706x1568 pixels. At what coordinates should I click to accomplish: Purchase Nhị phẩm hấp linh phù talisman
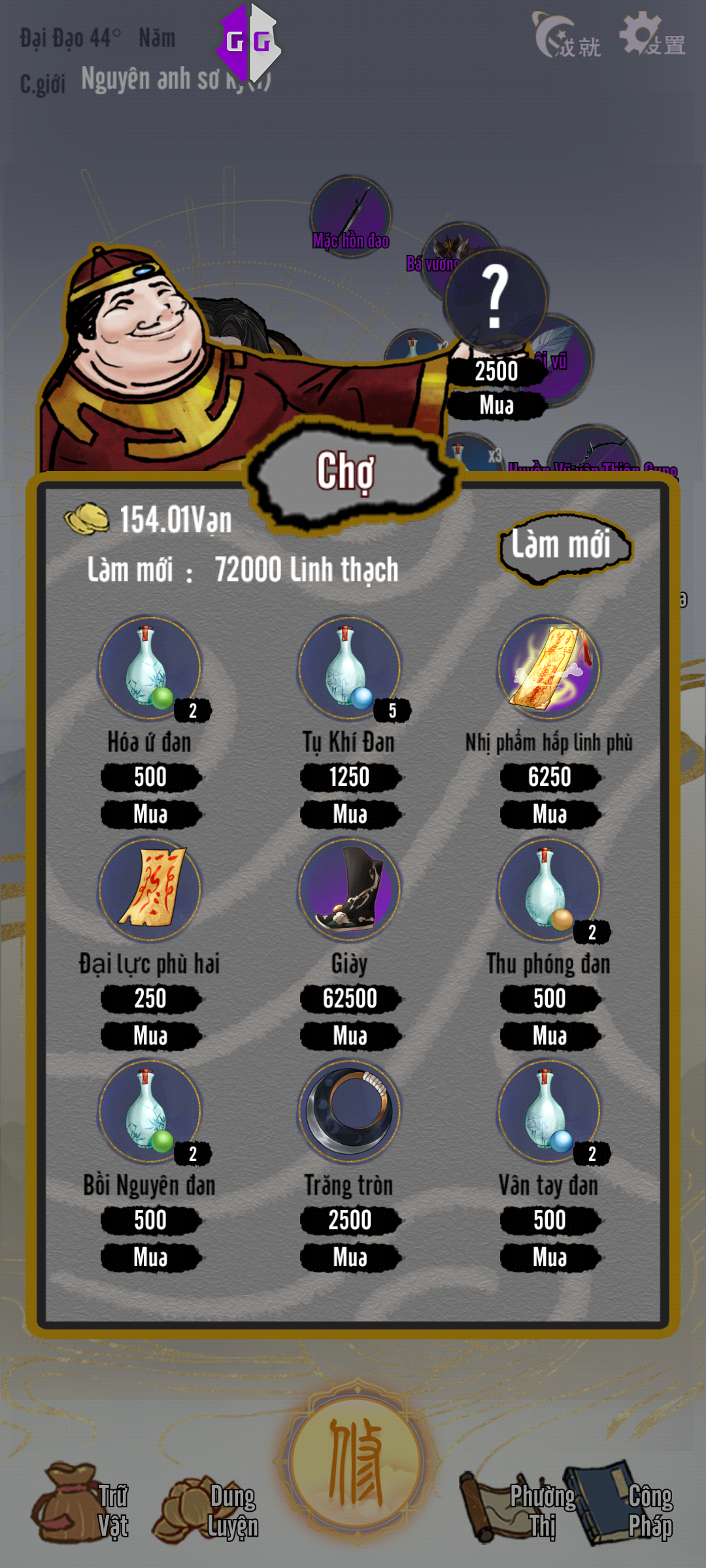(550, 814)
